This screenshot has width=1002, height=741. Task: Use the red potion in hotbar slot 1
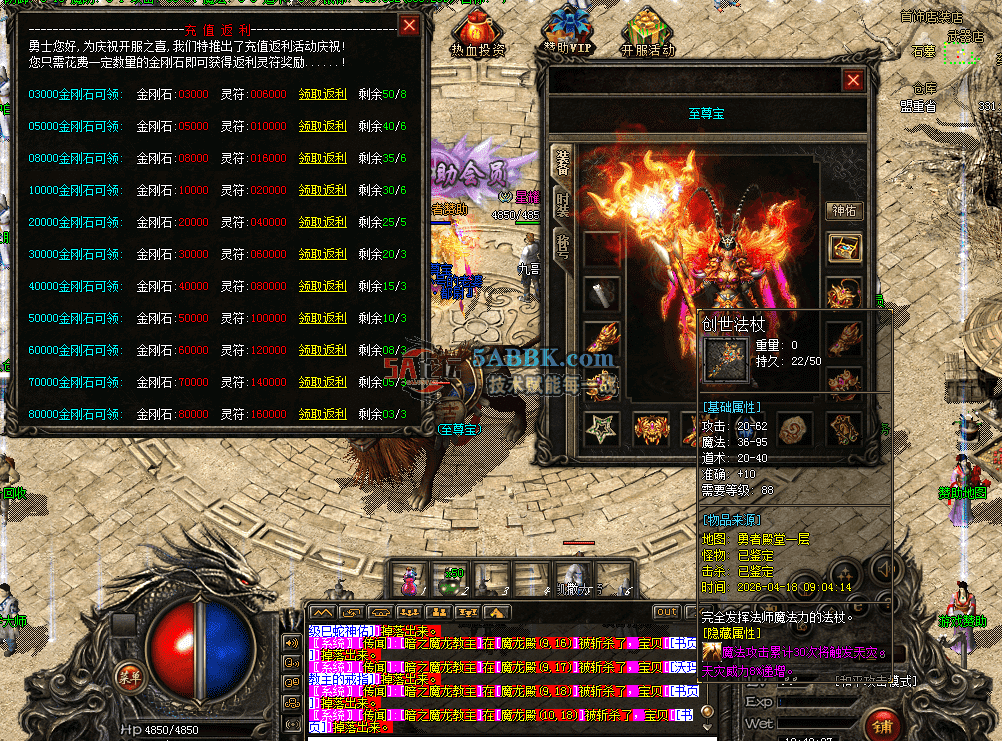tap(408, 580)
